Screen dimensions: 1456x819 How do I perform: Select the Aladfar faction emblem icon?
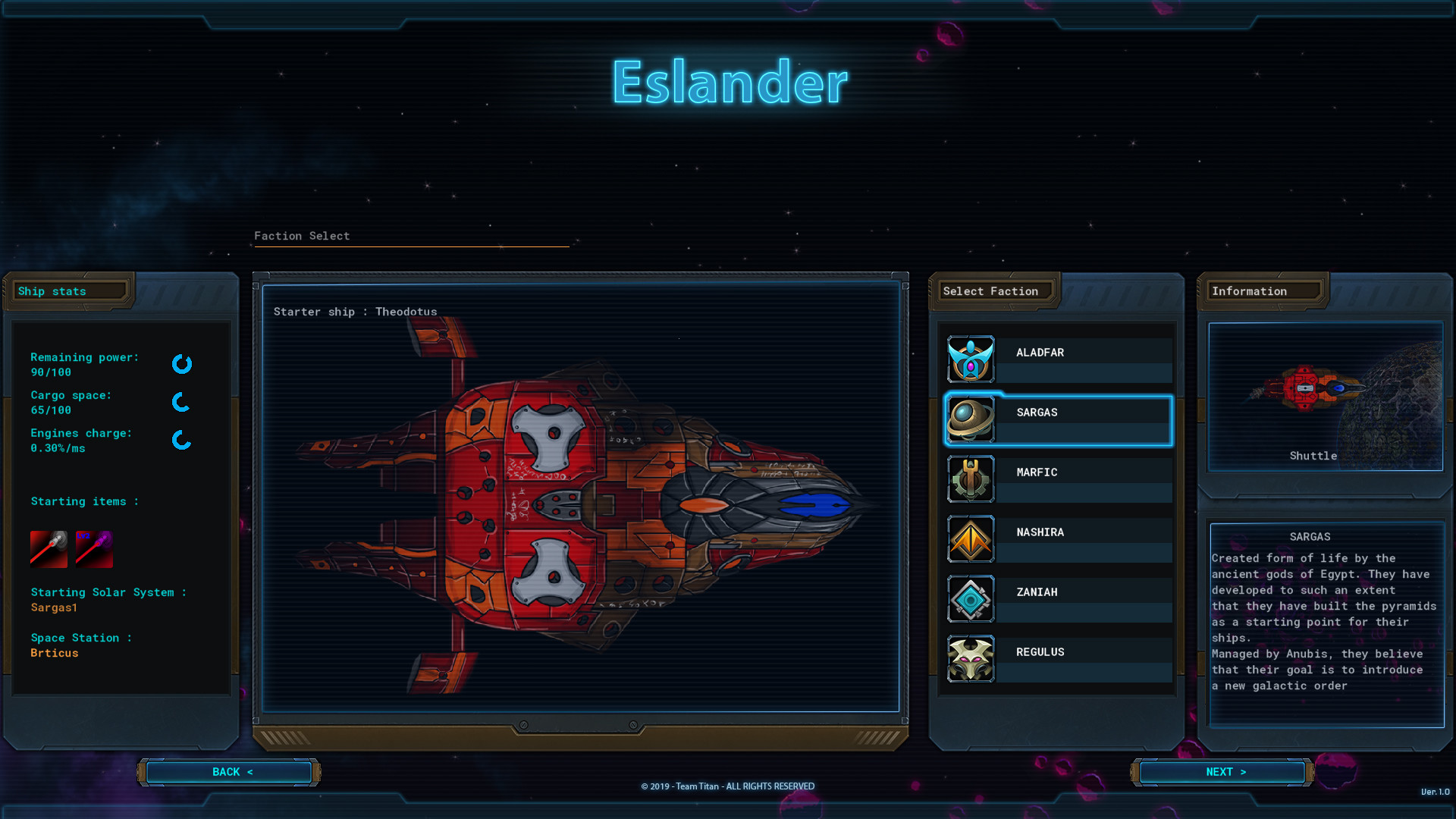(x=971, y=359)
